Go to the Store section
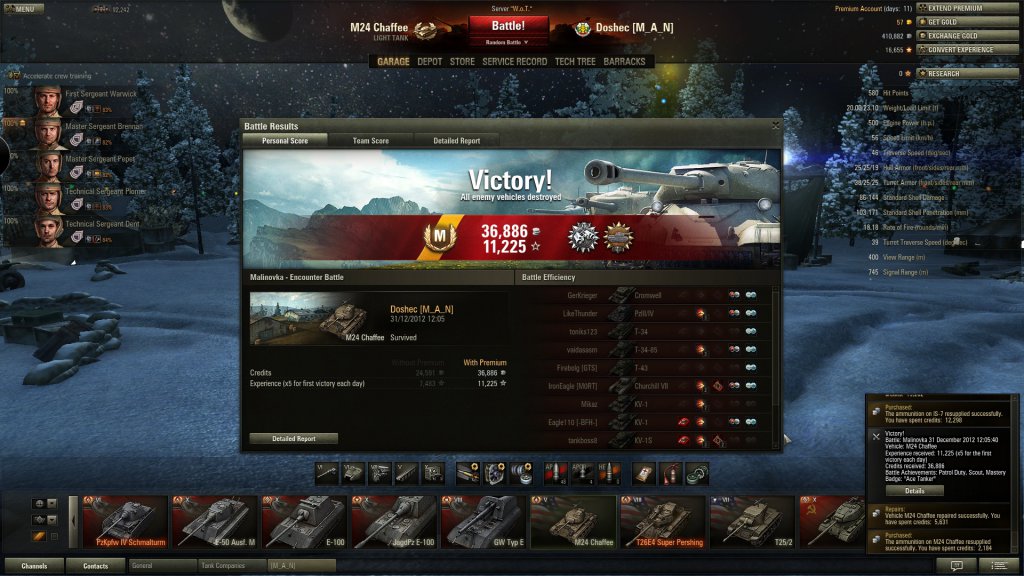 [x=462, y=62]
